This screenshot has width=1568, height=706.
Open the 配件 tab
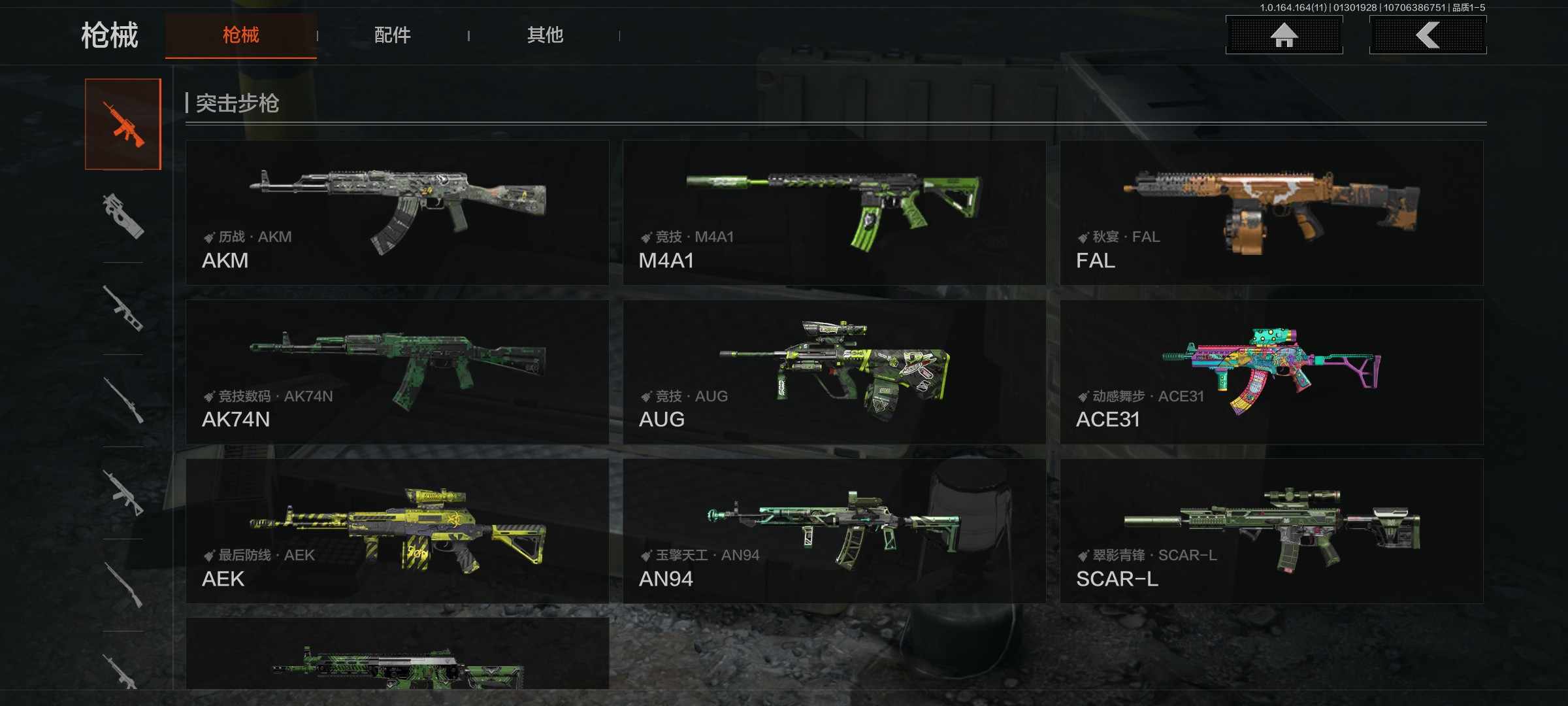392,35
